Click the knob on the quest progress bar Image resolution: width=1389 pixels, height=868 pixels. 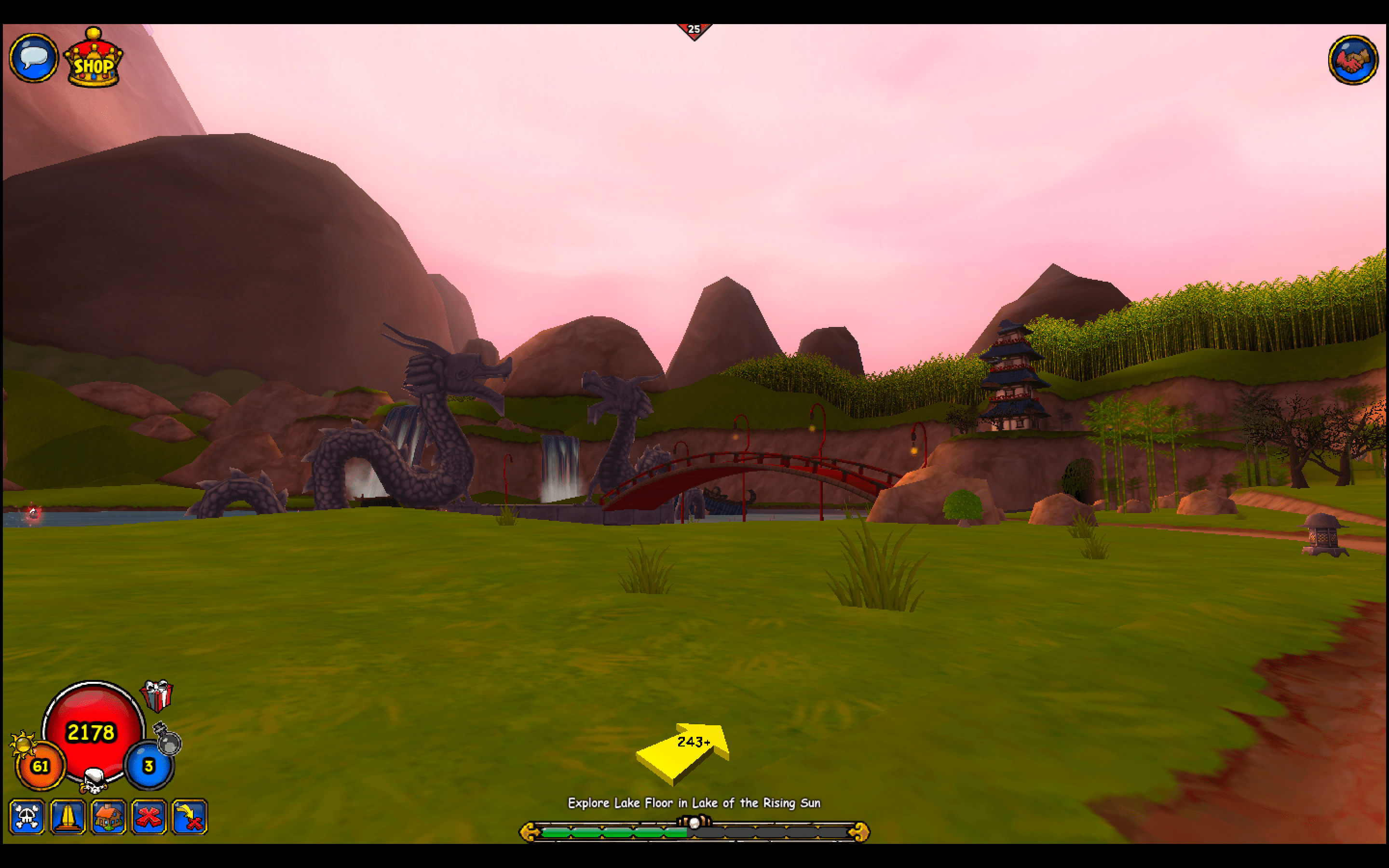tap(694, 826)
